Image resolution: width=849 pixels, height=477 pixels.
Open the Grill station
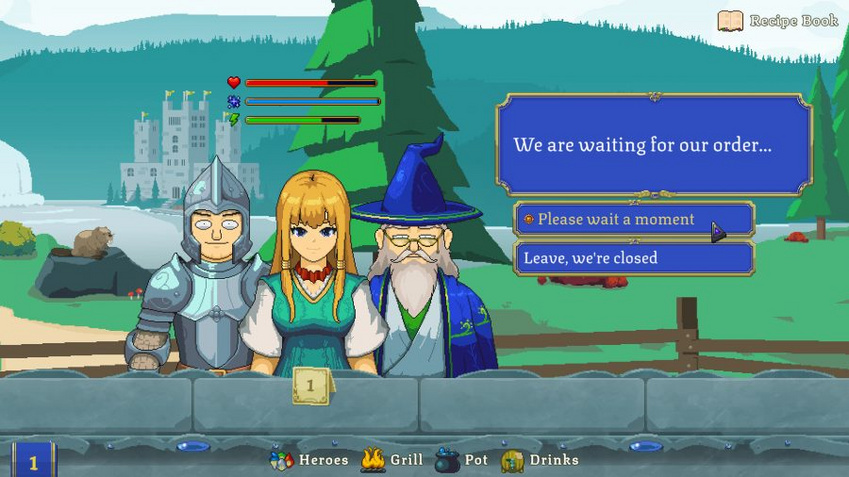[392, 460]
